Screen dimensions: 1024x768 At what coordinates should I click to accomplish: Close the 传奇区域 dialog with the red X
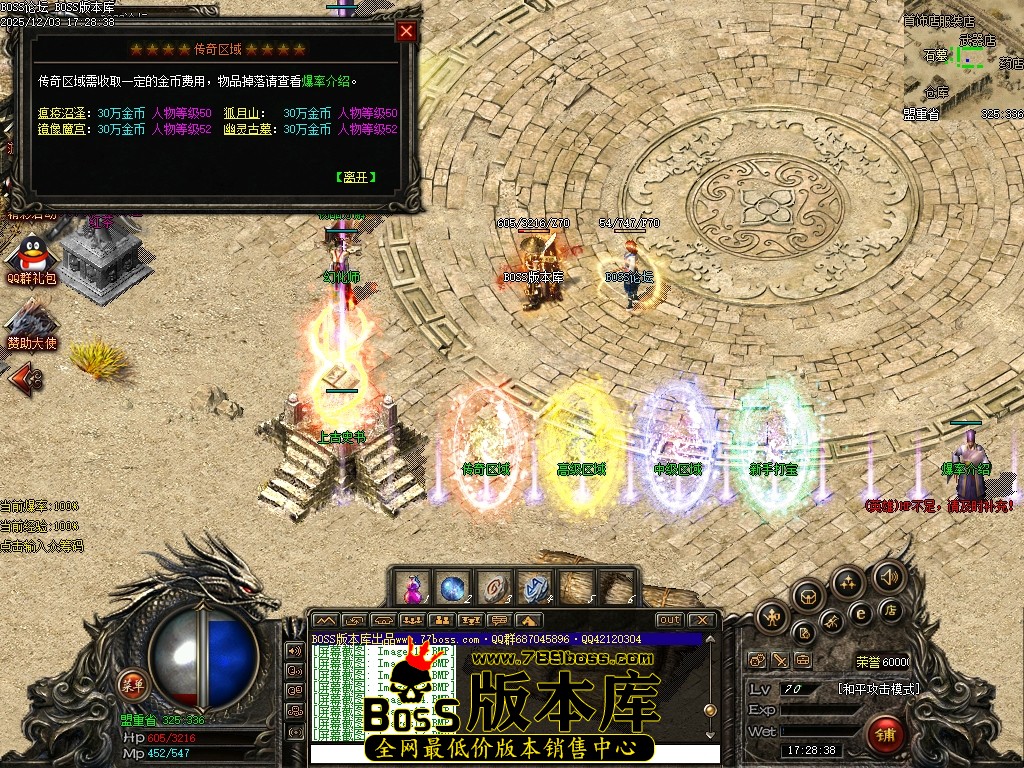click(406, 31)
